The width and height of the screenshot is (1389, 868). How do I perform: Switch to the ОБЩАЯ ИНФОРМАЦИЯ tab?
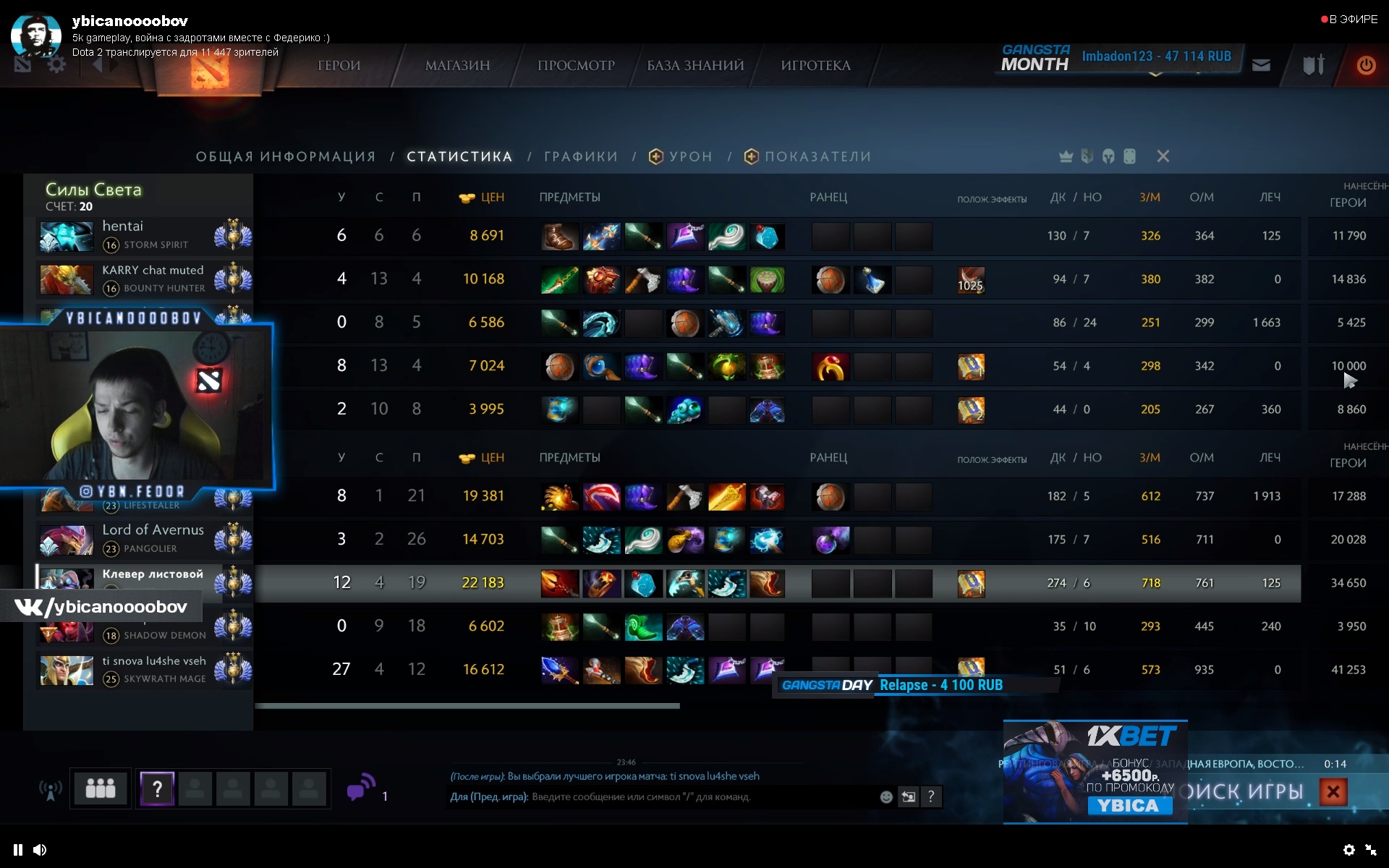286,157
